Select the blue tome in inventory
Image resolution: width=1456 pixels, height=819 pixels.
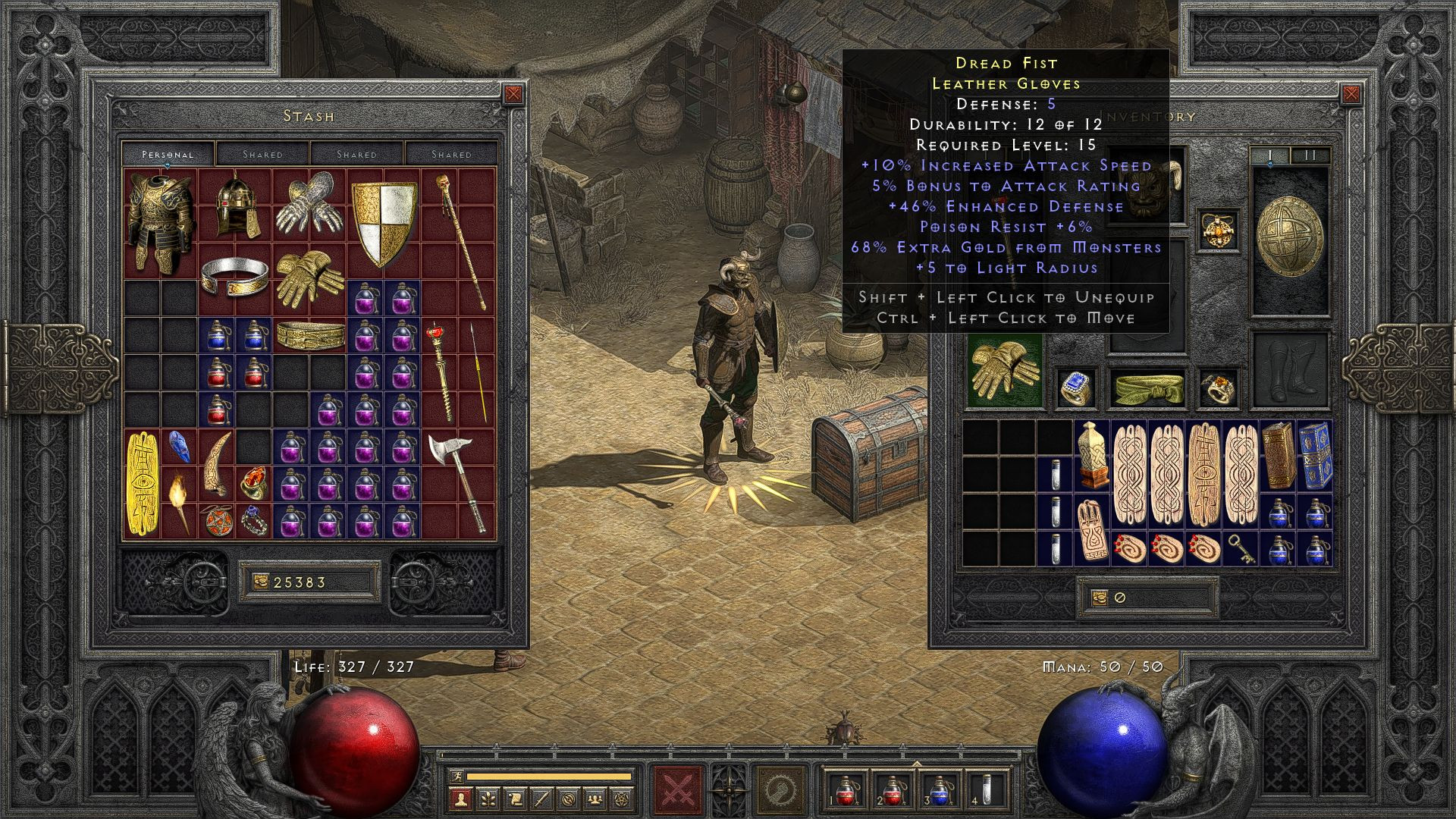1314,455
